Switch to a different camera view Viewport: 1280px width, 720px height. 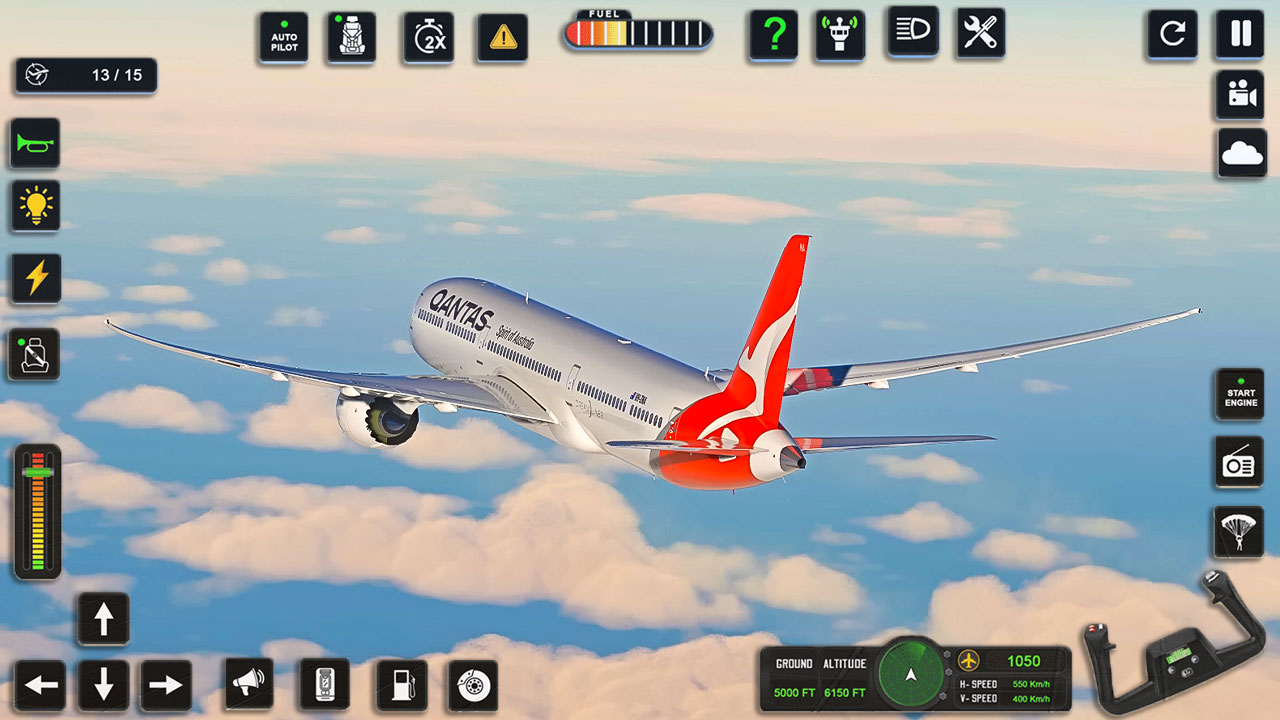click(1238, 95)
